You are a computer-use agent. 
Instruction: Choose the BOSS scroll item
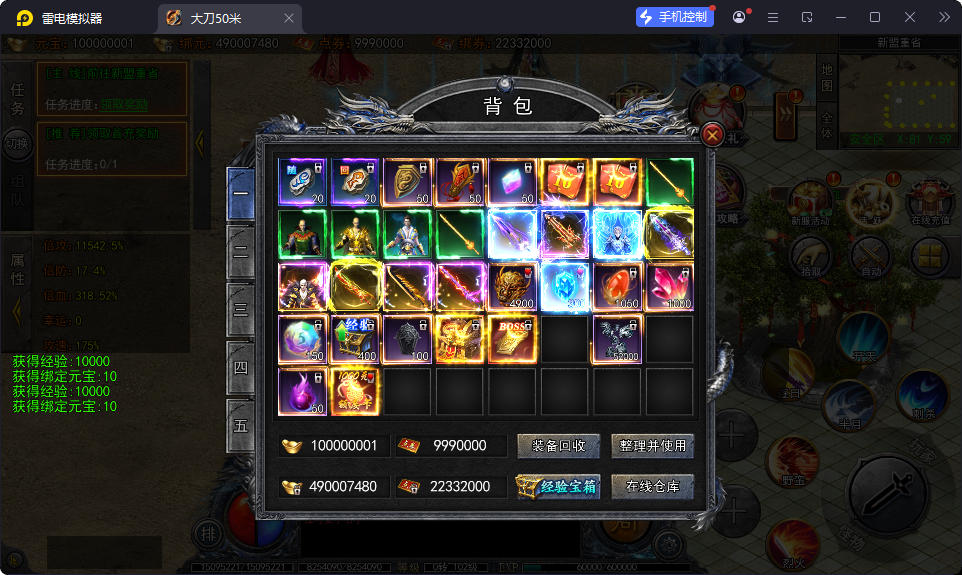(x=513, y=339)
